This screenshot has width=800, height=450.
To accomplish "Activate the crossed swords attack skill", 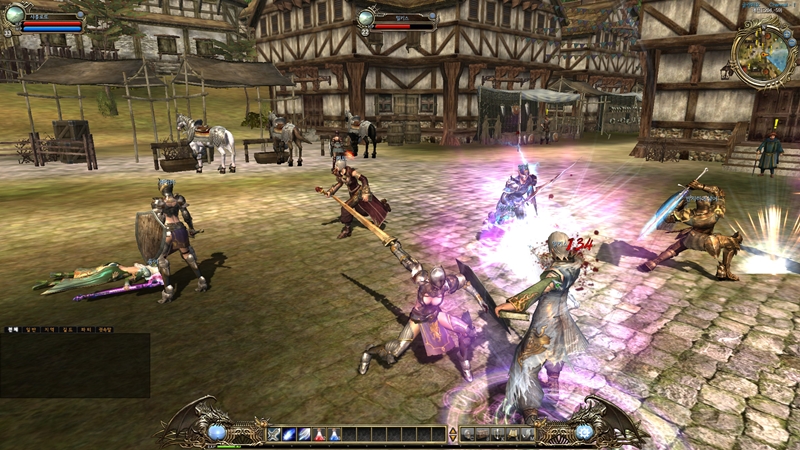I will (x=274, y=434).
